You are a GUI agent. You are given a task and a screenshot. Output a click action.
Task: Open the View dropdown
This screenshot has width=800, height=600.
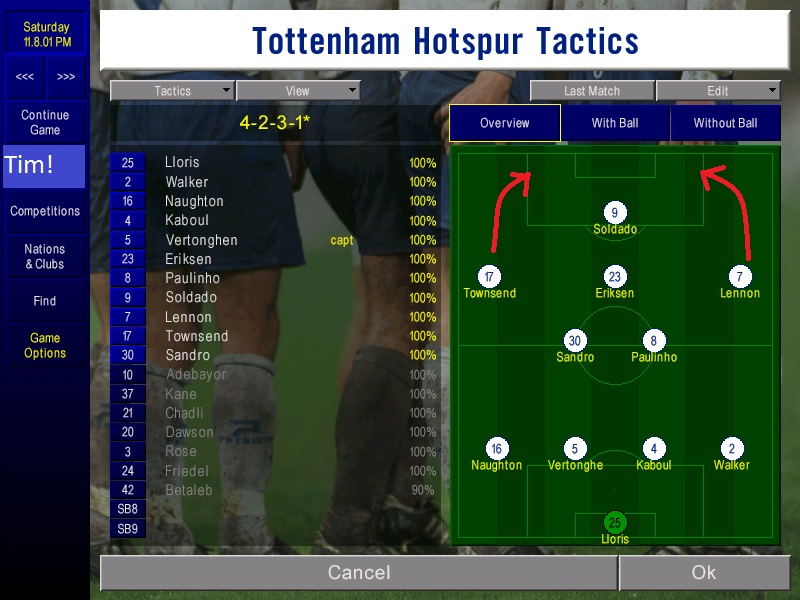click(297, 91)
